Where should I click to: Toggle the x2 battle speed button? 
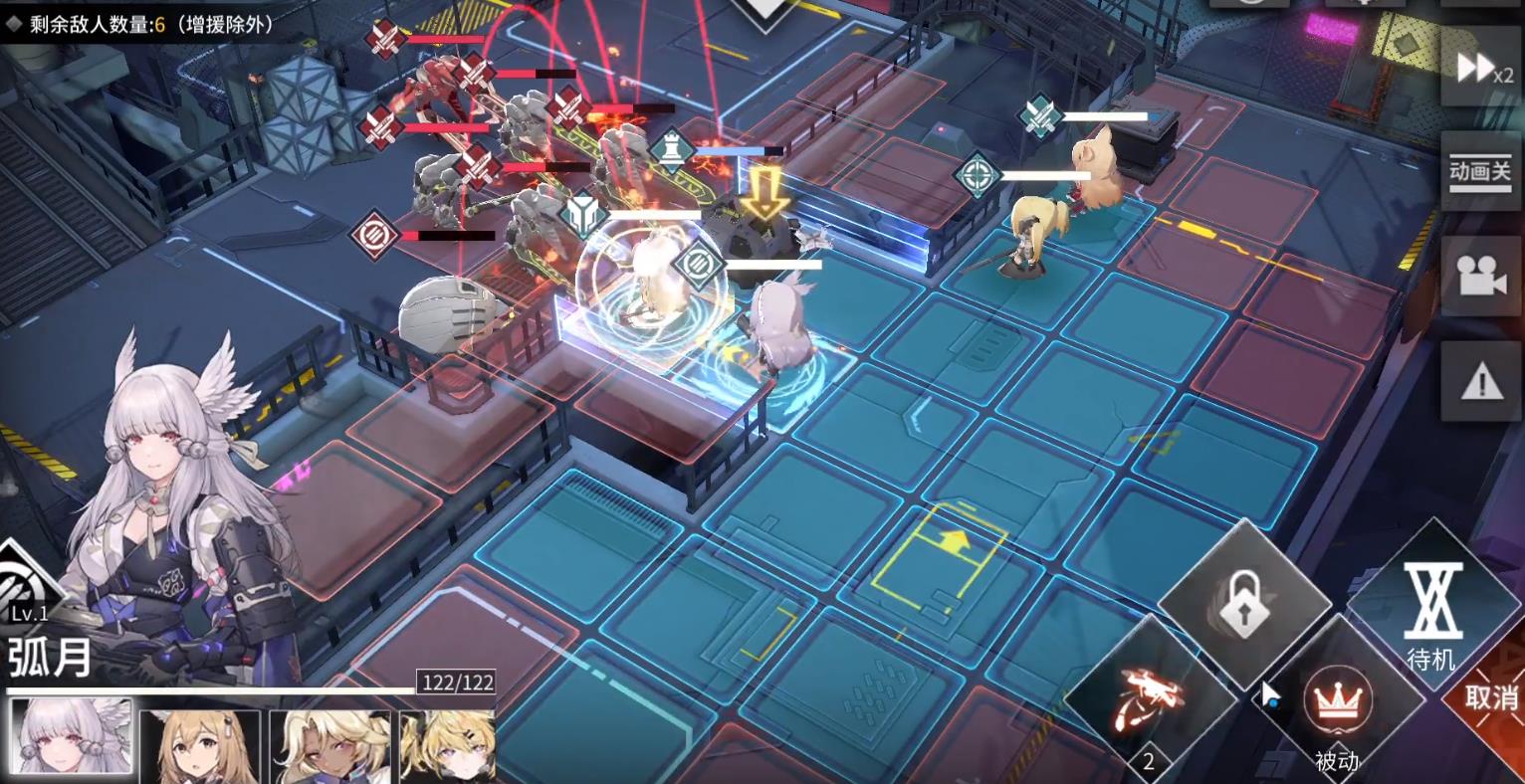(1480, 68)
